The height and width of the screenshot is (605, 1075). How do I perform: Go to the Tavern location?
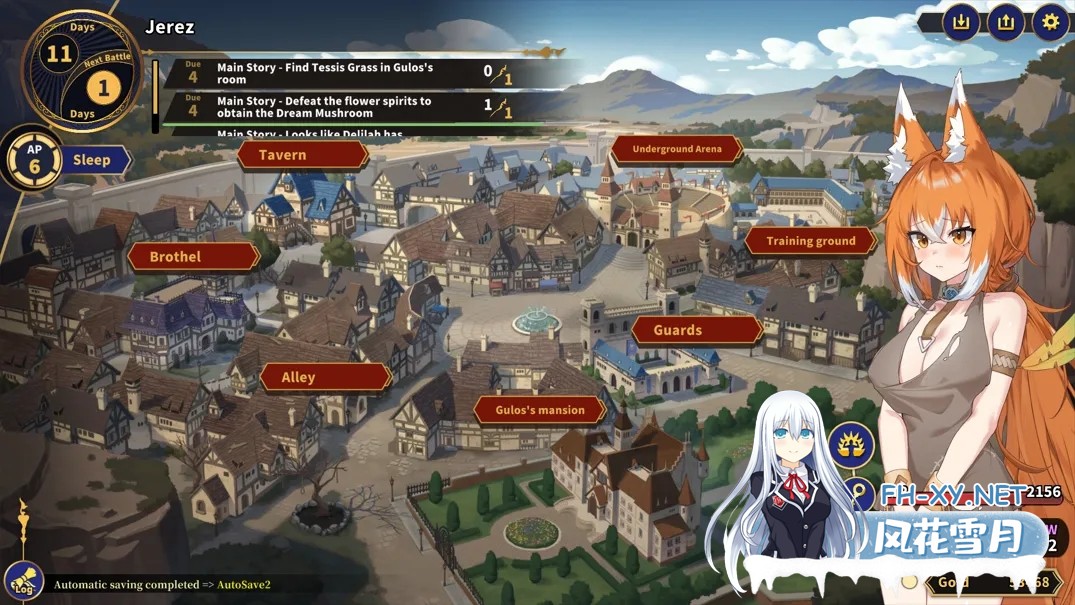pos(302,155)
